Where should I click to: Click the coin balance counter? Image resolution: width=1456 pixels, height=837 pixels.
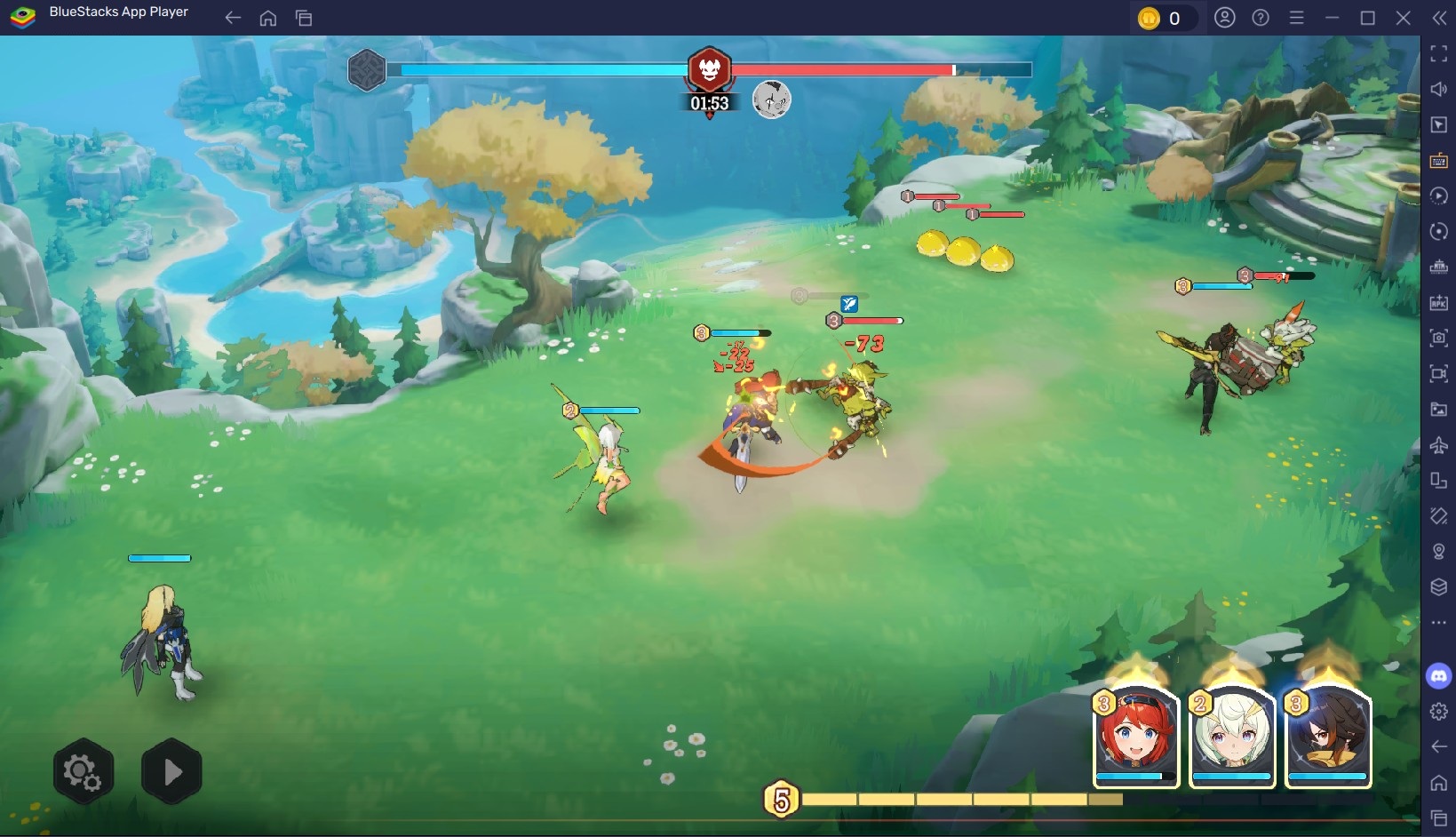[1165, 18]
